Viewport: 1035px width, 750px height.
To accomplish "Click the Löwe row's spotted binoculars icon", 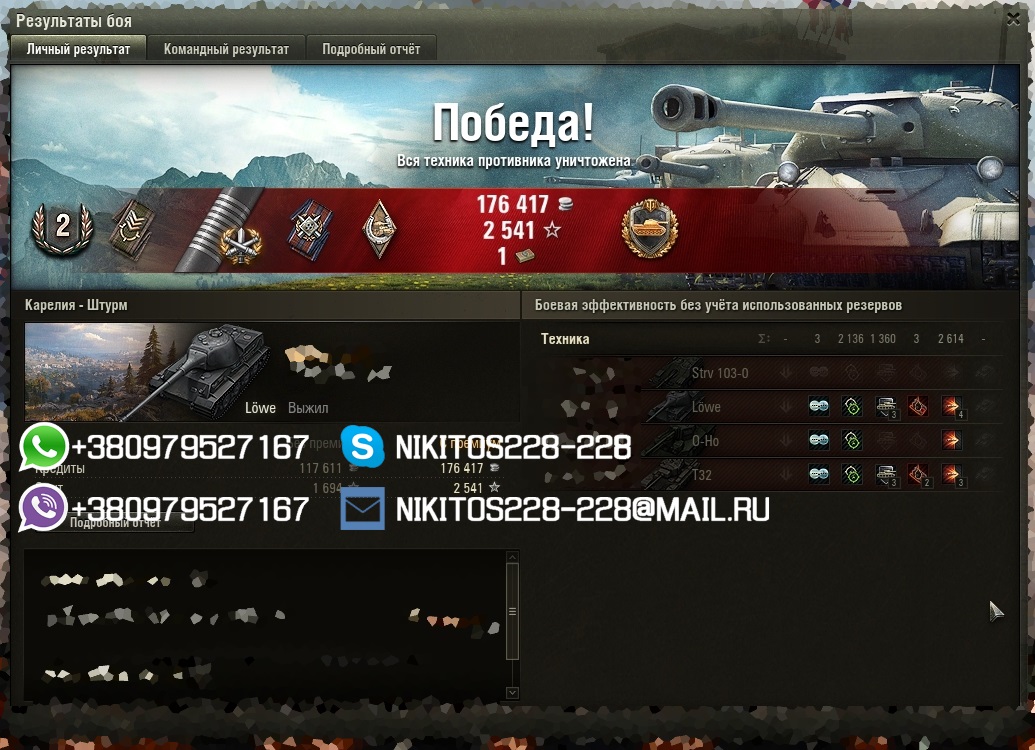I will (819, 407).
